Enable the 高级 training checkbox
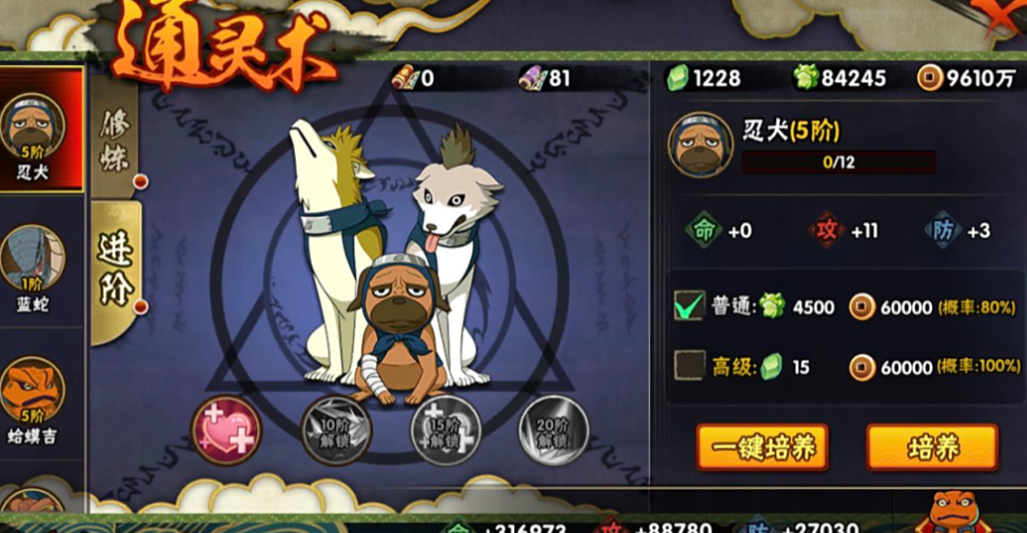The height and width of the screenshot is (533, 1027). point(690,366)
